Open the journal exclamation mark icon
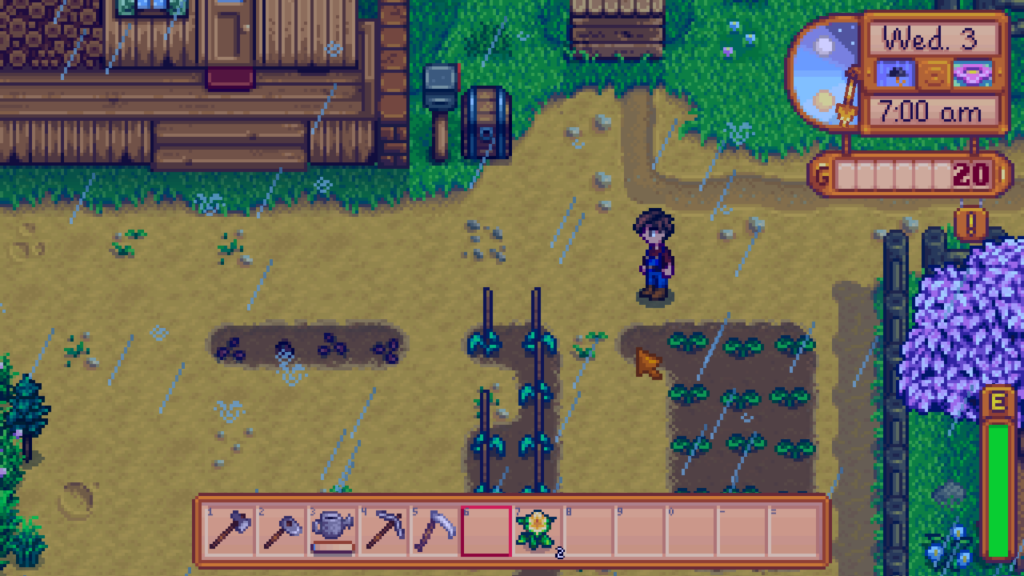 coord(970,222)
